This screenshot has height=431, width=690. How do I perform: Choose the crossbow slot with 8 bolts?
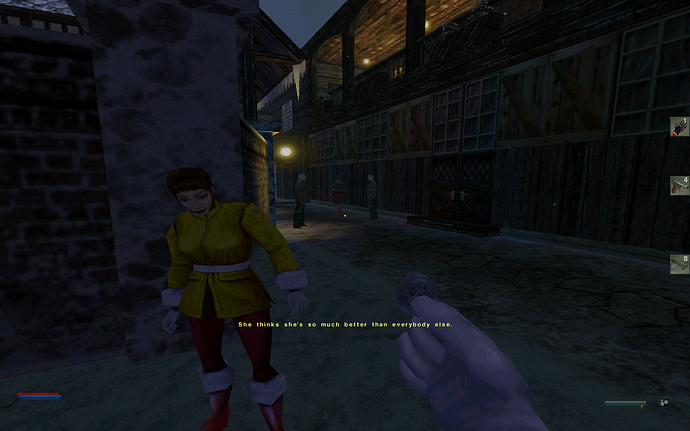tap(680, 264)
